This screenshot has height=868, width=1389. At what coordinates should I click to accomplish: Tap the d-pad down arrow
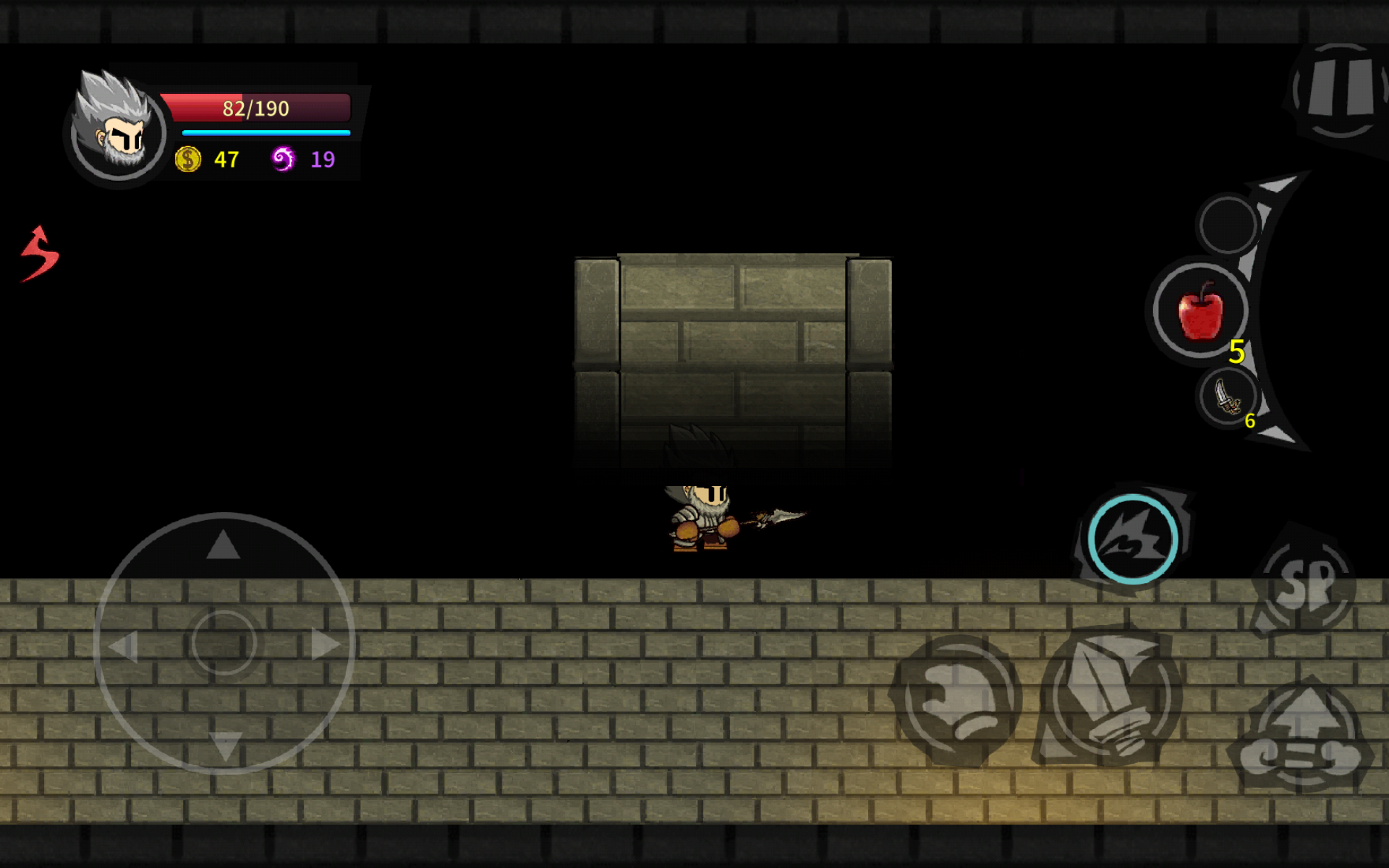pyautogui.click(x=224, y=745)
